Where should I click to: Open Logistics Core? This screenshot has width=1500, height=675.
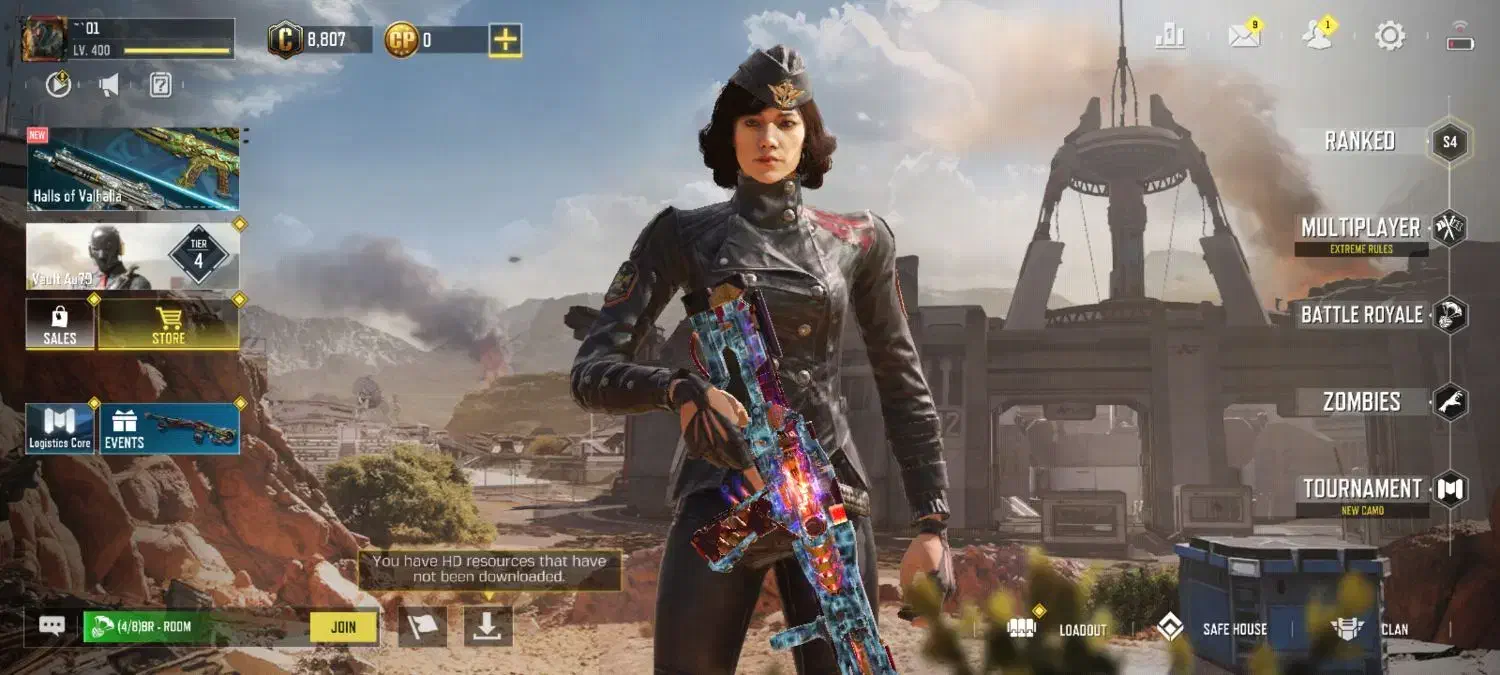(x=60, y=428)
